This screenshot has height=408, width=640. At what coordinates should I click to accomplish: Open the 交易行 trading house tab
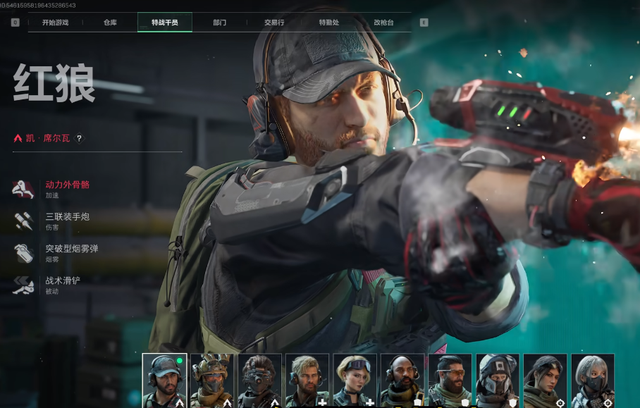point(273,21)
